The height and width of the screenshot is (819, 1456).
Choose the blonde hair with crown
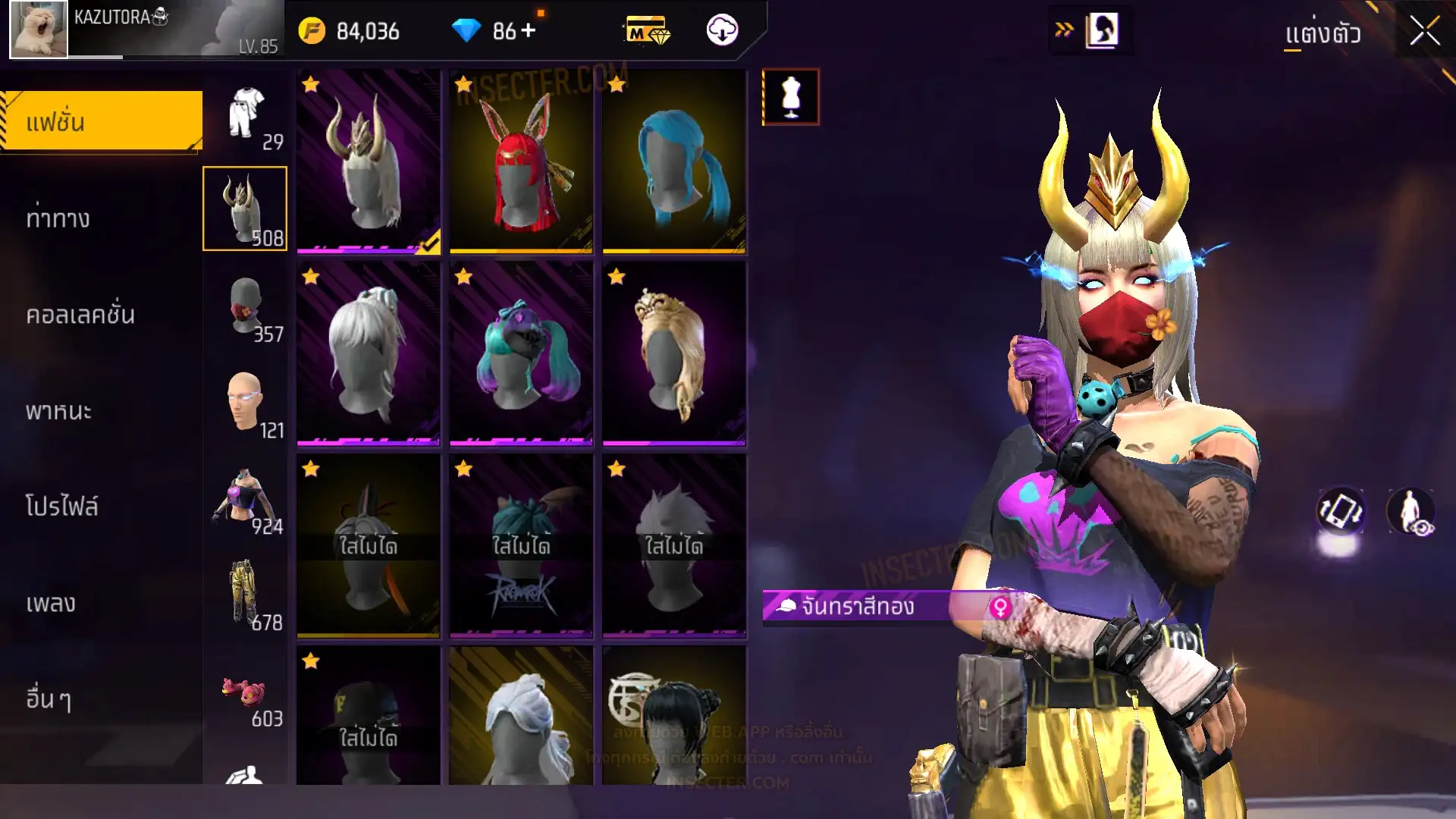[674, 353]
